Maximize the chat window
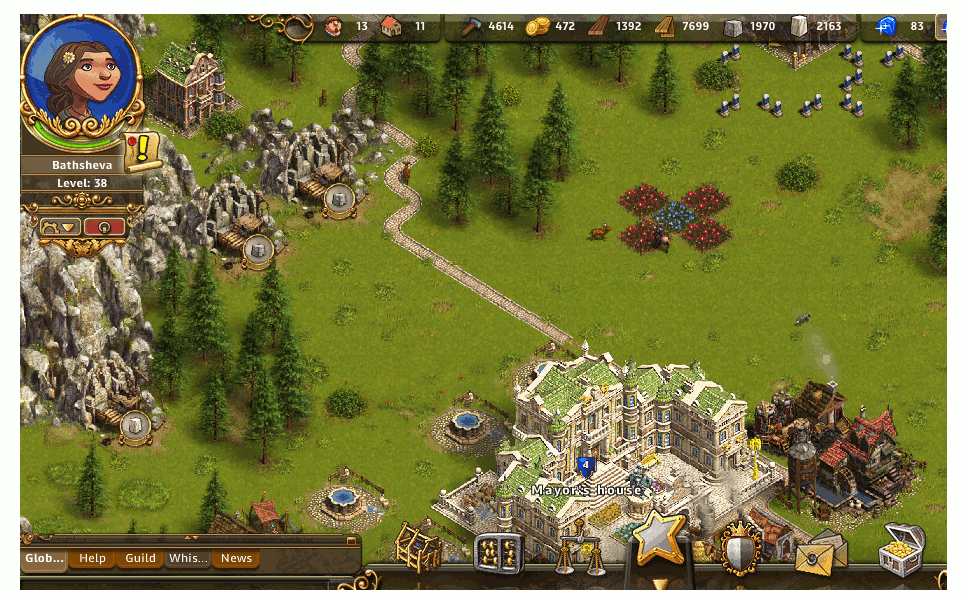The image size is (965, 603). 351,540
